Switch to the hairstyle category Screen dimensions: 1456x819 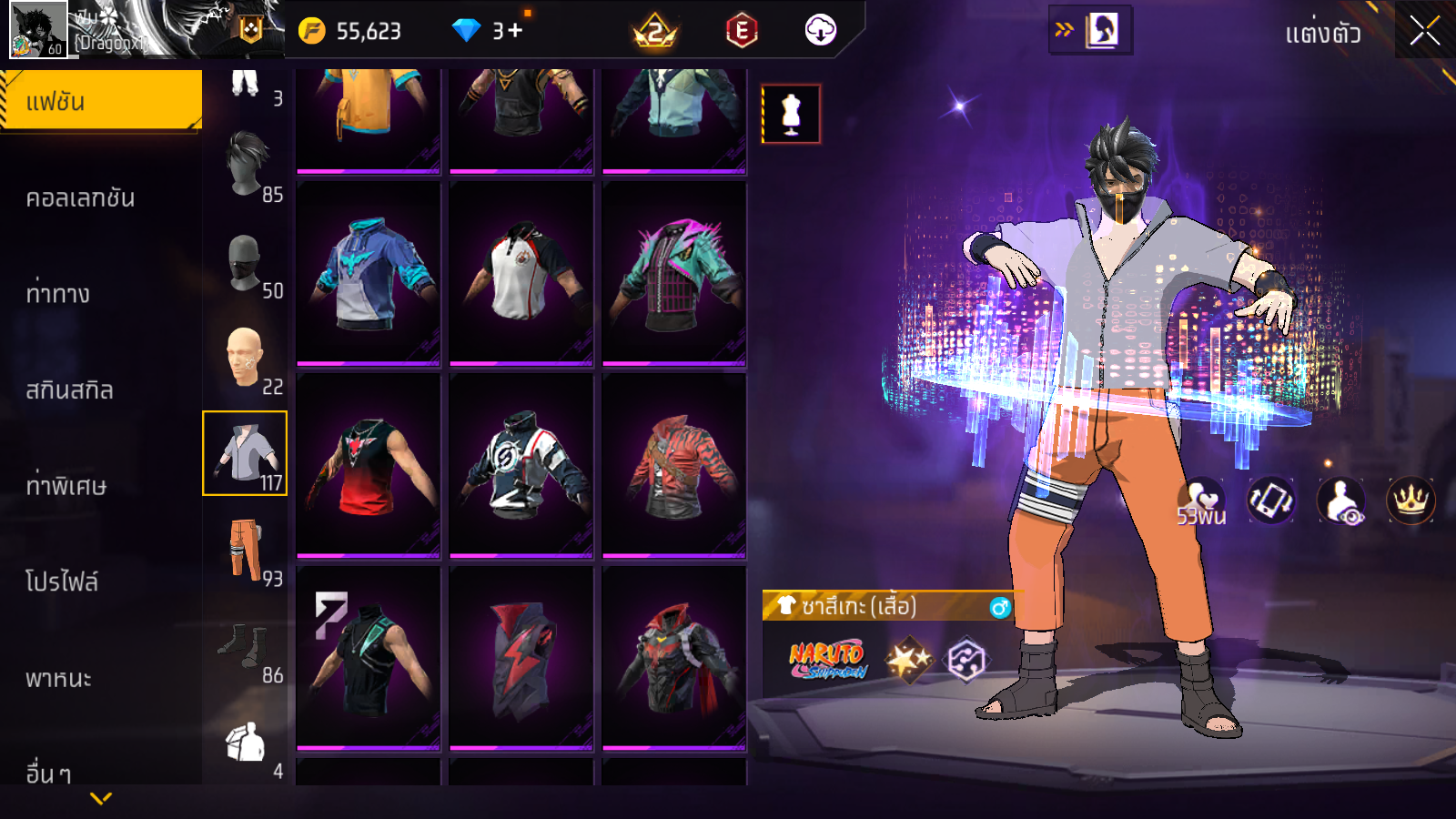point(246,166)
